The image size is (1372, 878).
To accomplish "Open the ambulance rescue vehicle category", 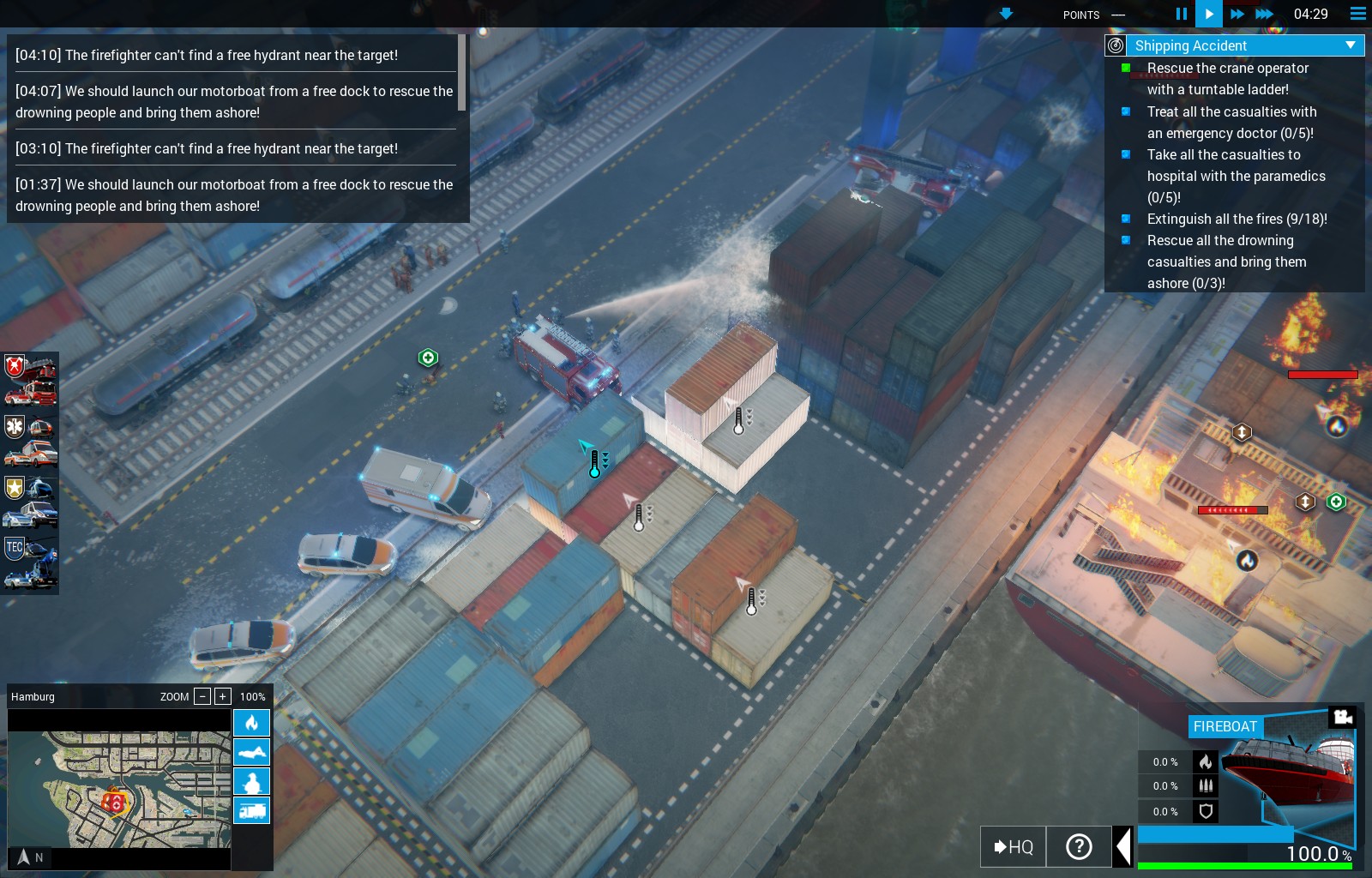I will pyautogui.click(x=31, y=440).
